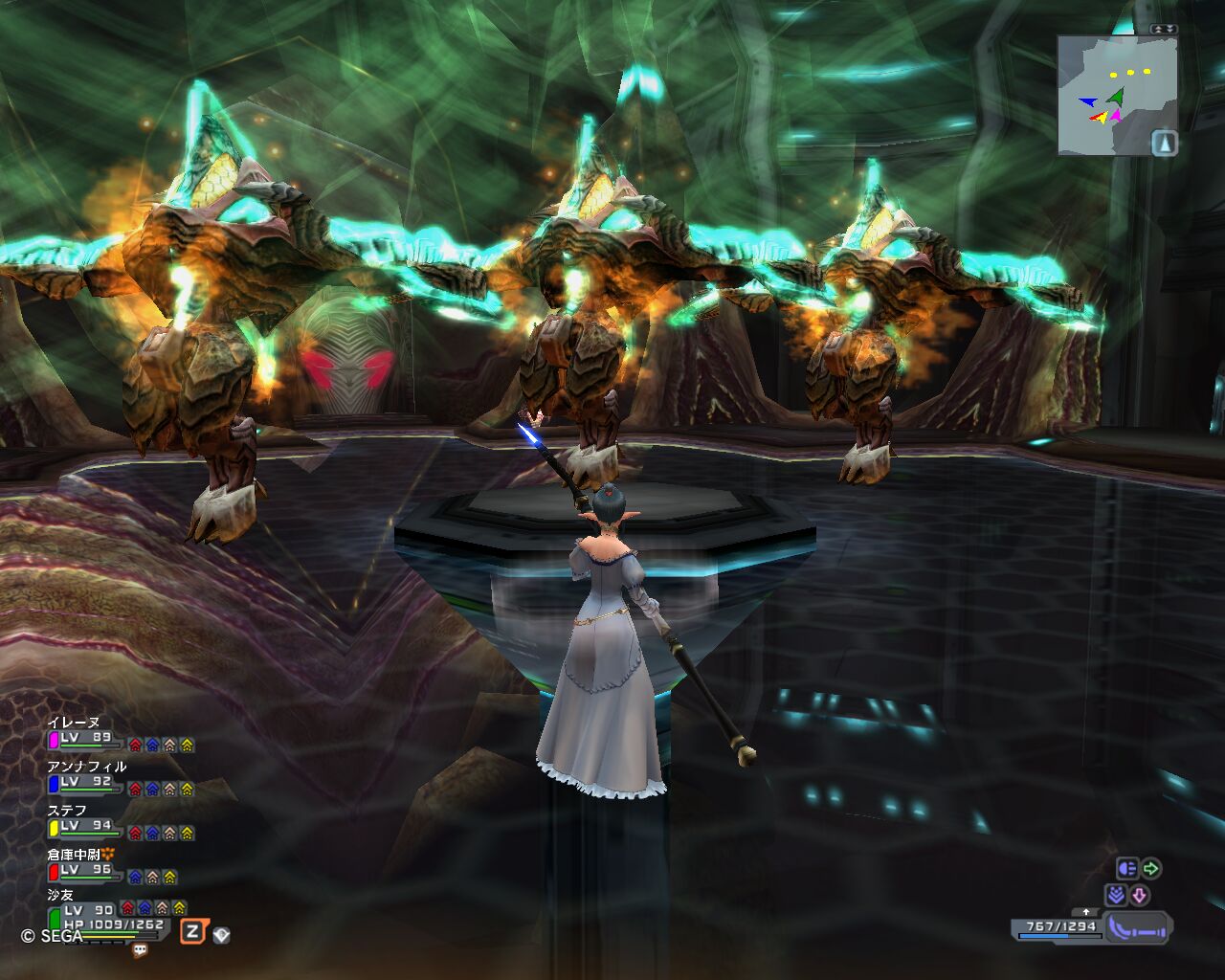1225x980 pixels.
Task: Activate the green right-arrow action icon
Action: 1151,869
